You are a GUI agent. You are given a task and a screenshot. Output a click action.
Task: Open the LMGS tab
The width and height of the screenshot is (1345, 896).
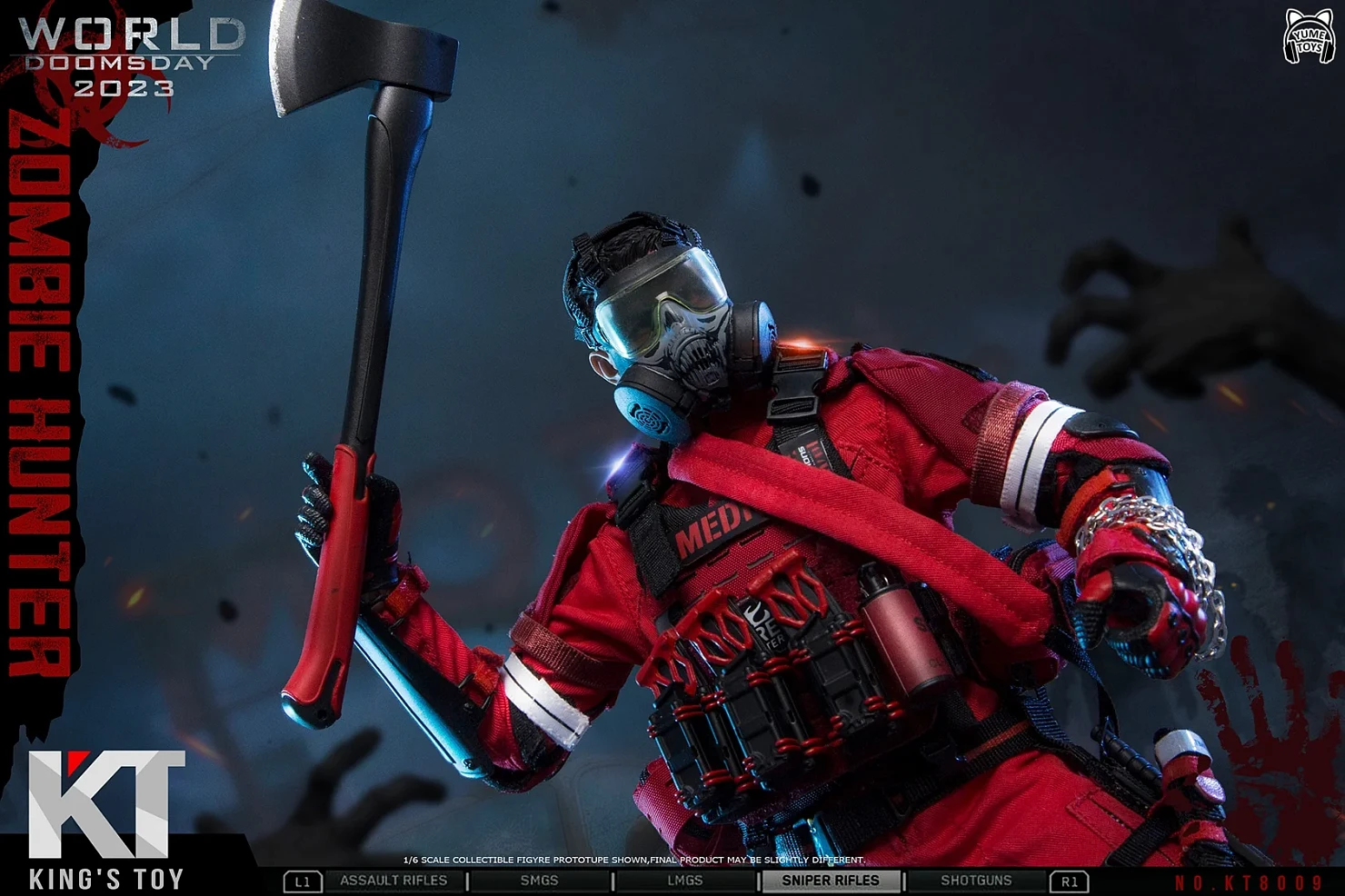[684, 881]
